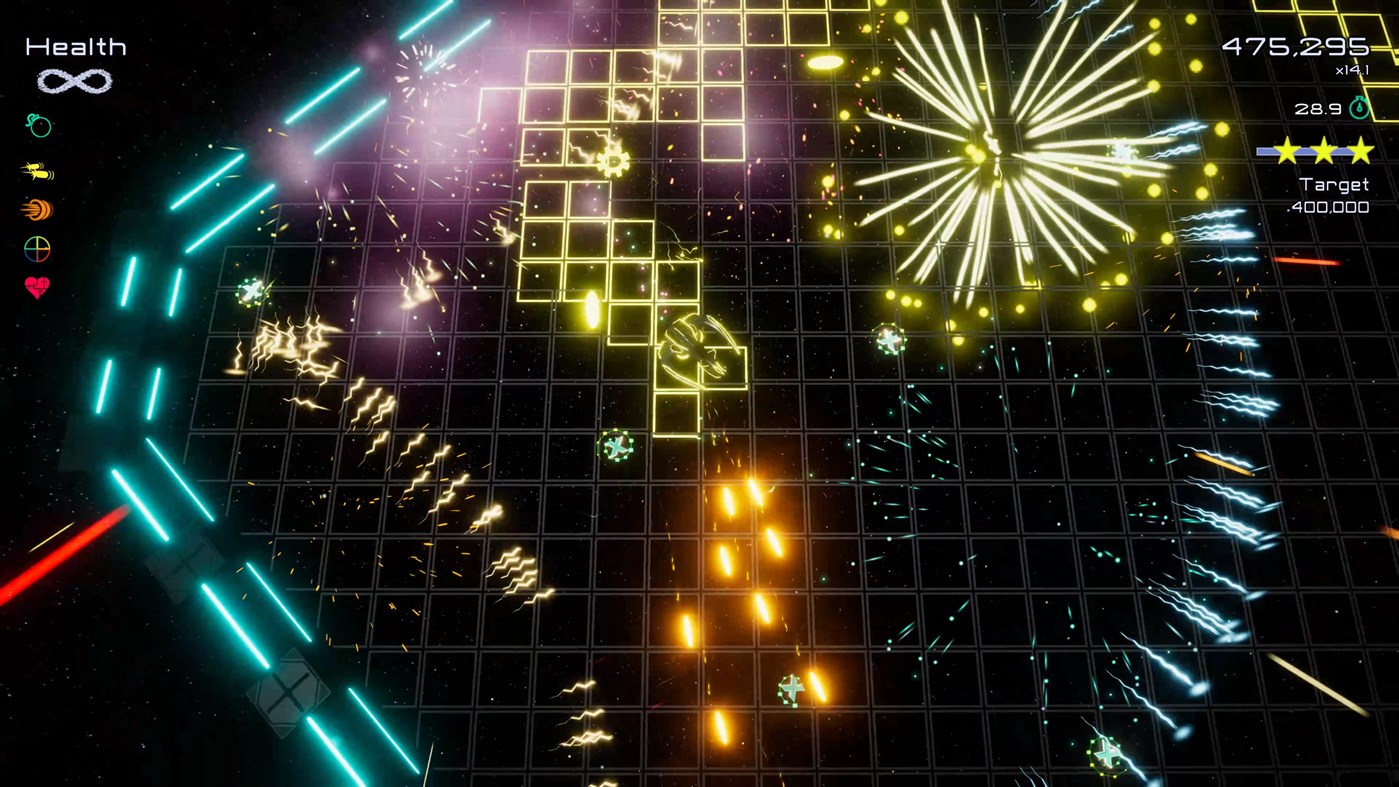Screen dimensions: 1399x787
Task: Click the 400,000 target score text
Action: (x=1330, y=207)
